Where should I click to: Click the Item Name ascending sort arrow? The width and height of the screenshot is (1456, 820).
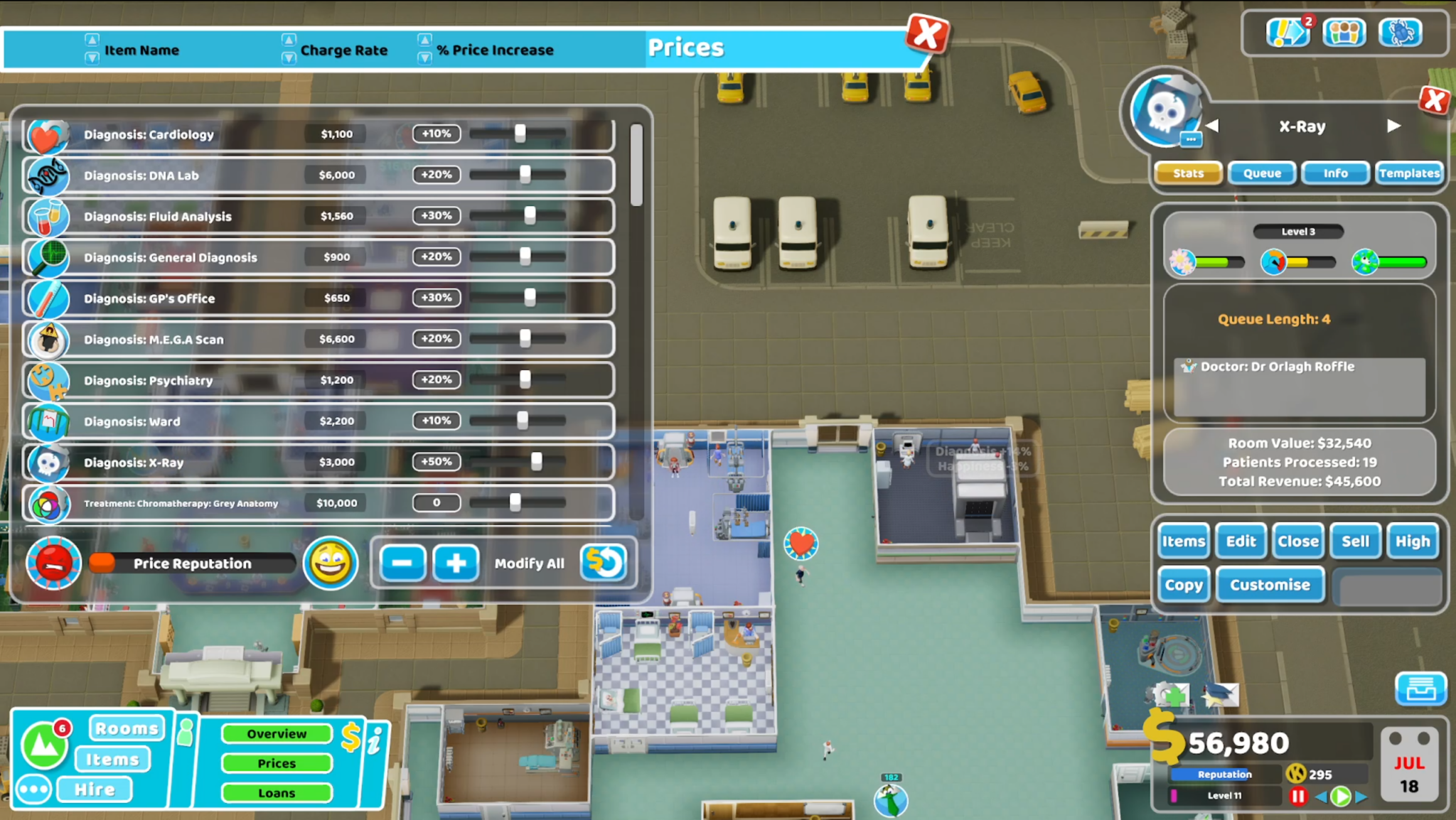(x=91, y=41)
